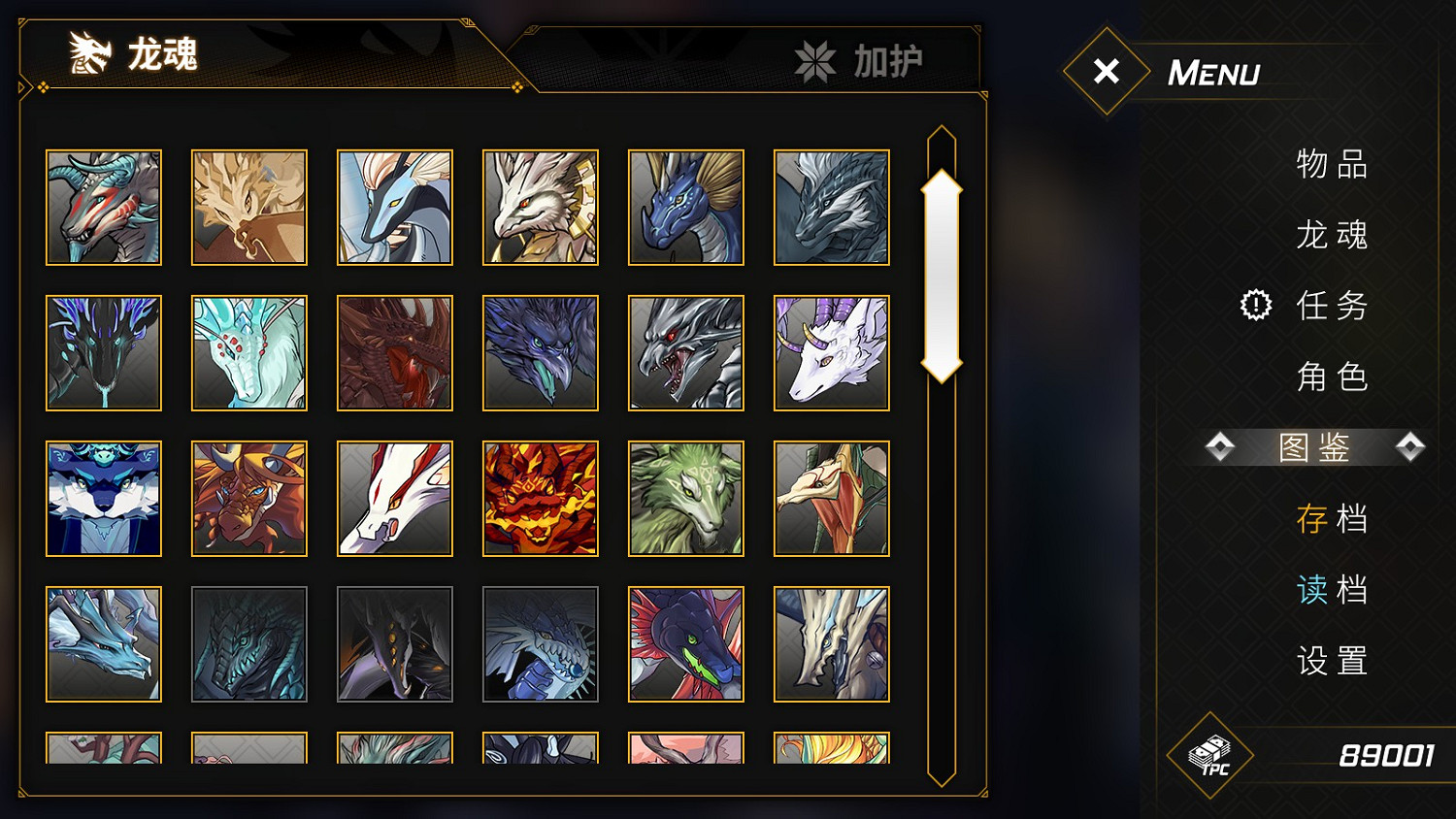Toggle the left diamond arrow beside 图鉴
Viewport: 1456px width, 819px height.
coord(1219,447)
